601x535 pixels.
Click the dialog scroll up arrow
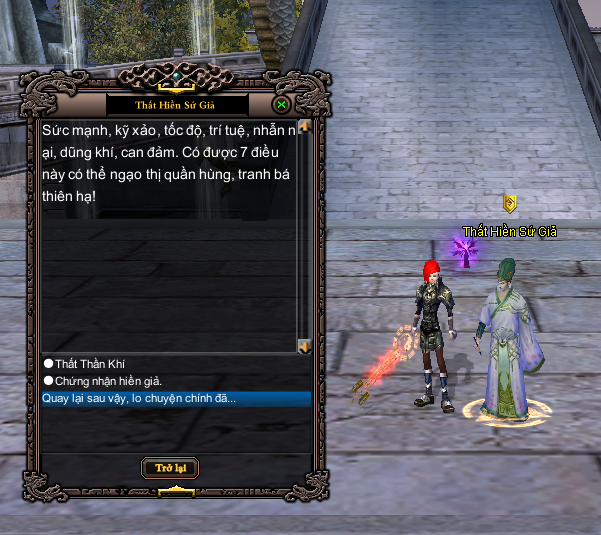pyautogui.click(x=305, y=127)
